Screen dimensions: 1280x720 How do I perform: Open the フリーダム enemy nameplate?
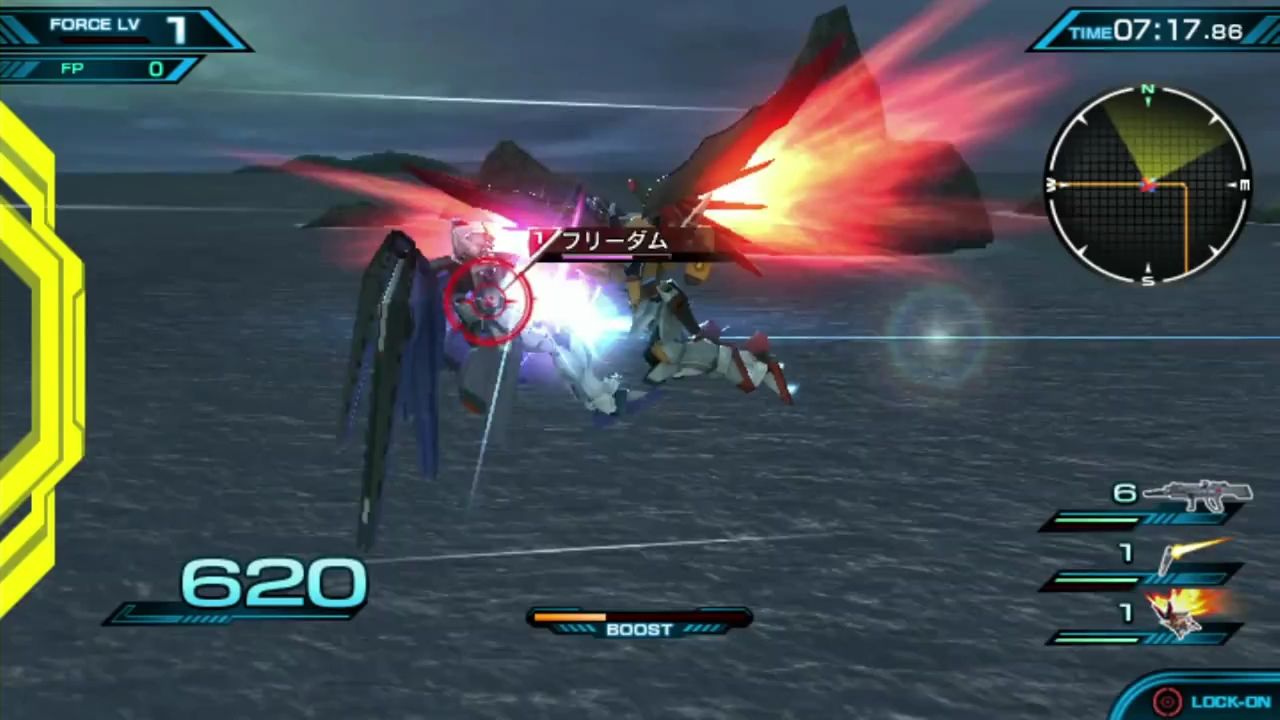(x=615, y=241)
